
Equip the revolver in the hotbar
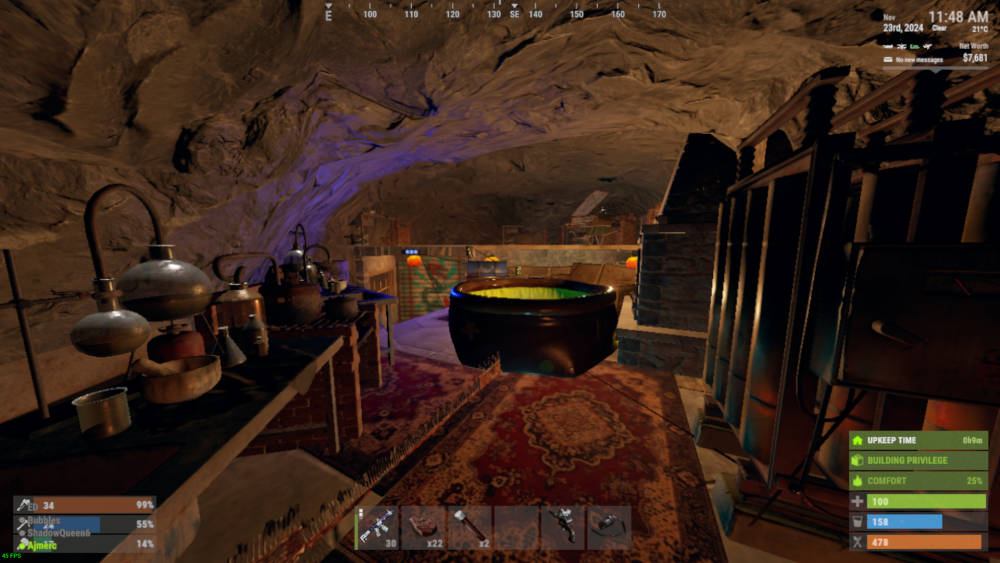562,526
